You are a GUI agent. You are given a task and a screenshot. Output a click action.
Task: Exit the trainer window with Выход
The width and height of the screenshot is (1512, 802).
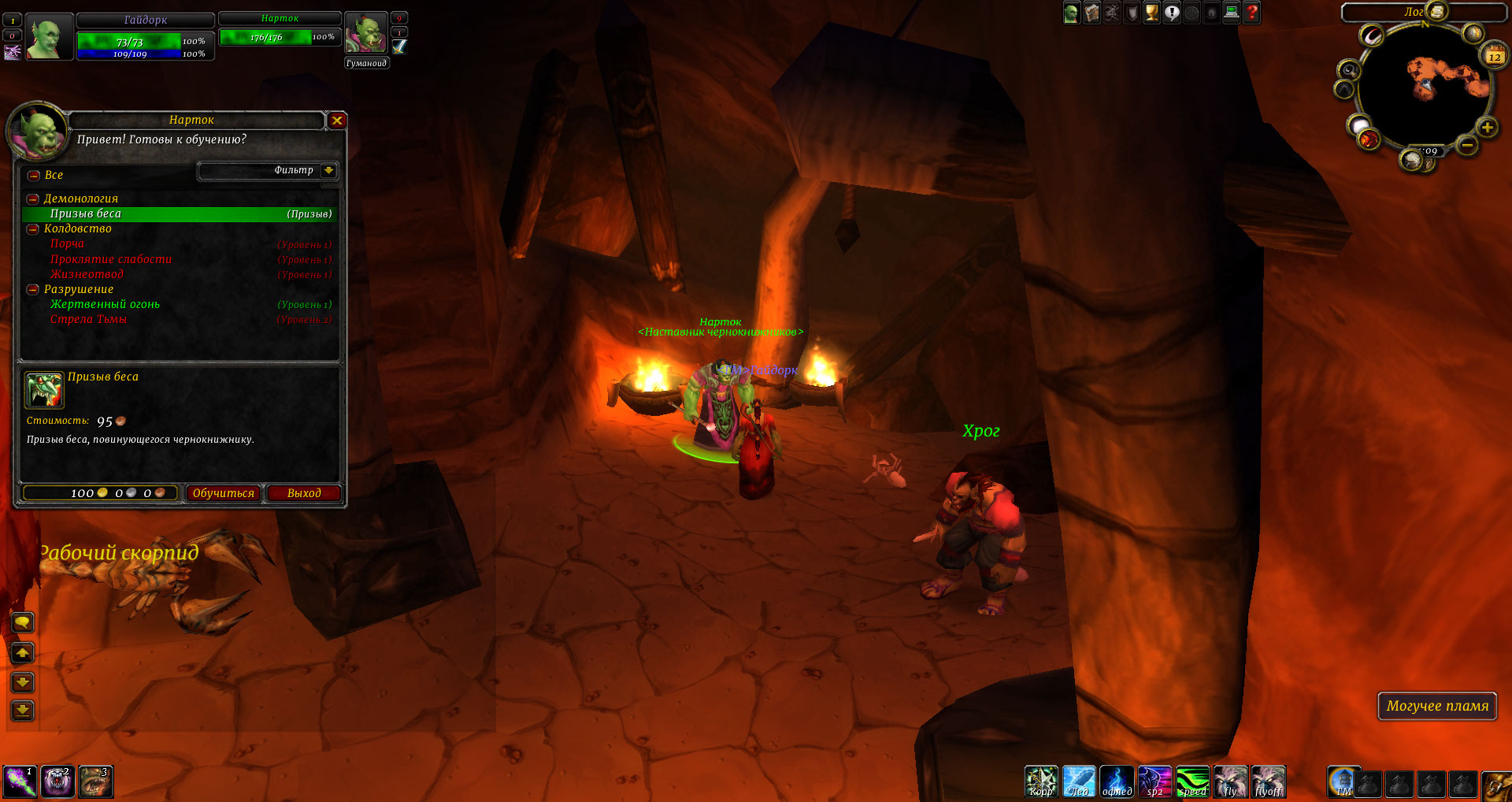click(x=303, y=493)
